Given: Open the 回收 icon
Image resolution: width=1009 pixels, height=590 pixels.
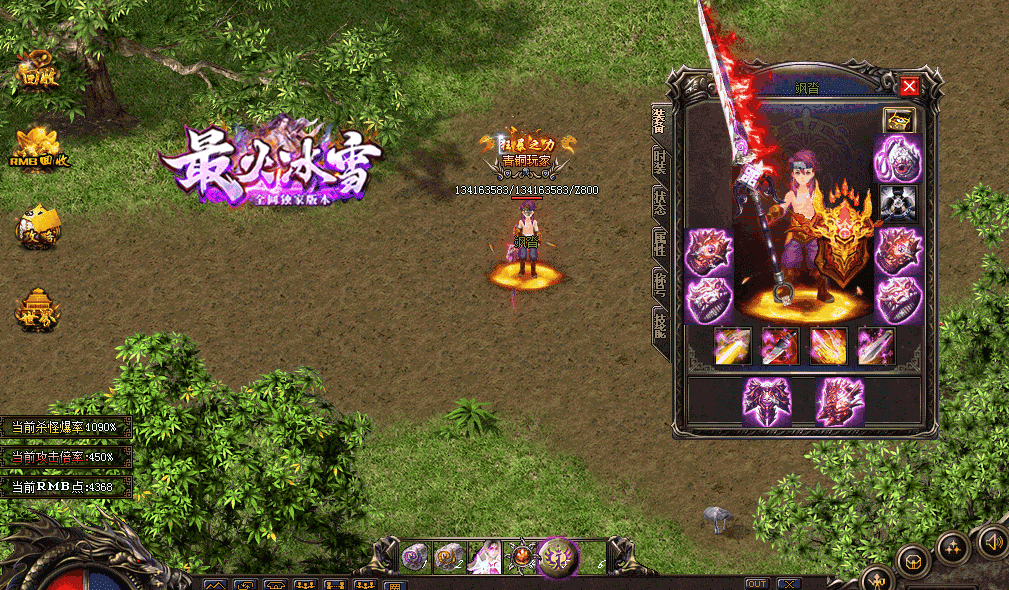Looking at the screenshot, I should coord(36,72).
